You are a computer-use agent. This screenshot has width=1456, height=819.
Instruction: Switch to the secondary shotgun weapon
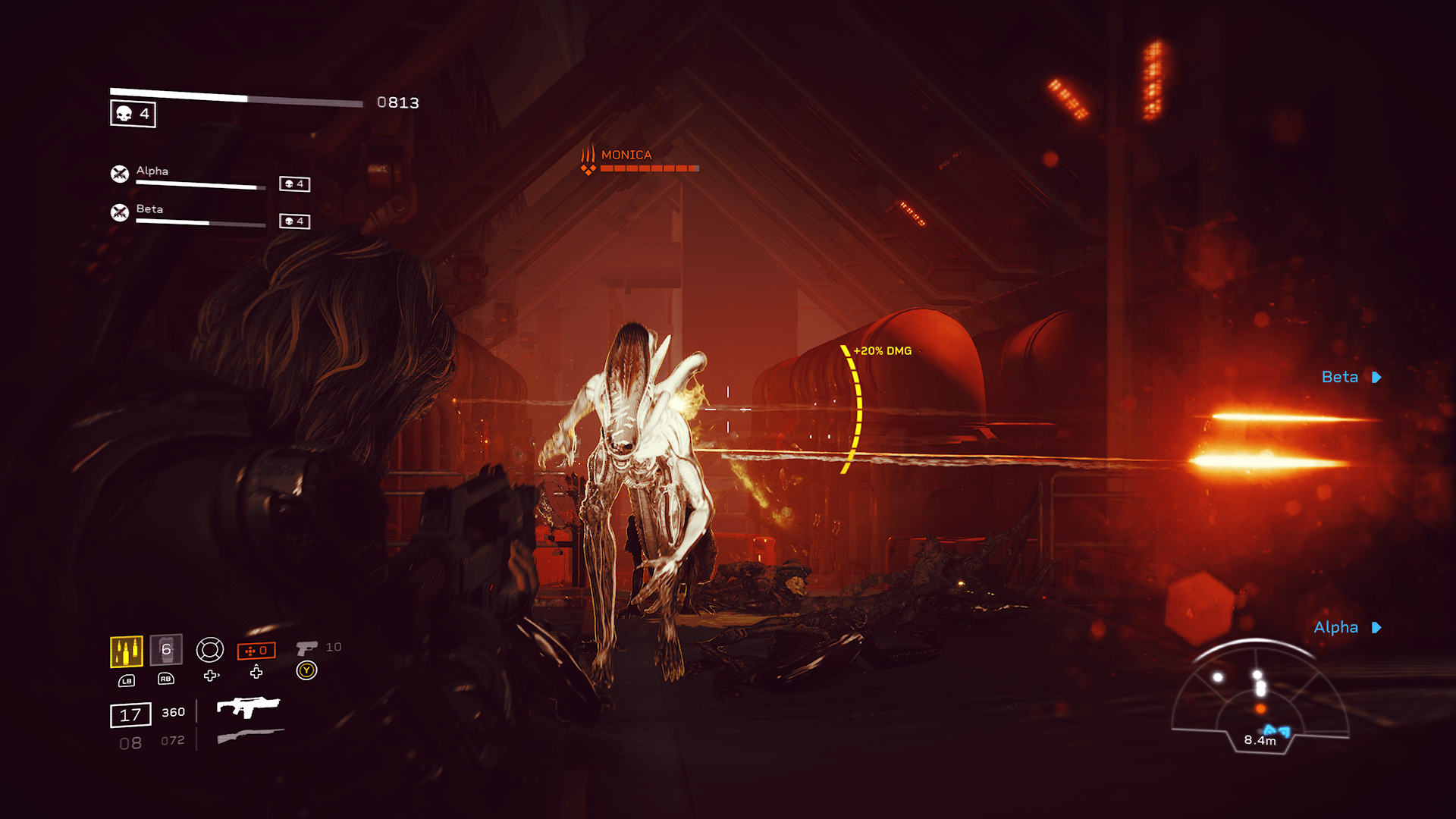click(x=250, y=735)
